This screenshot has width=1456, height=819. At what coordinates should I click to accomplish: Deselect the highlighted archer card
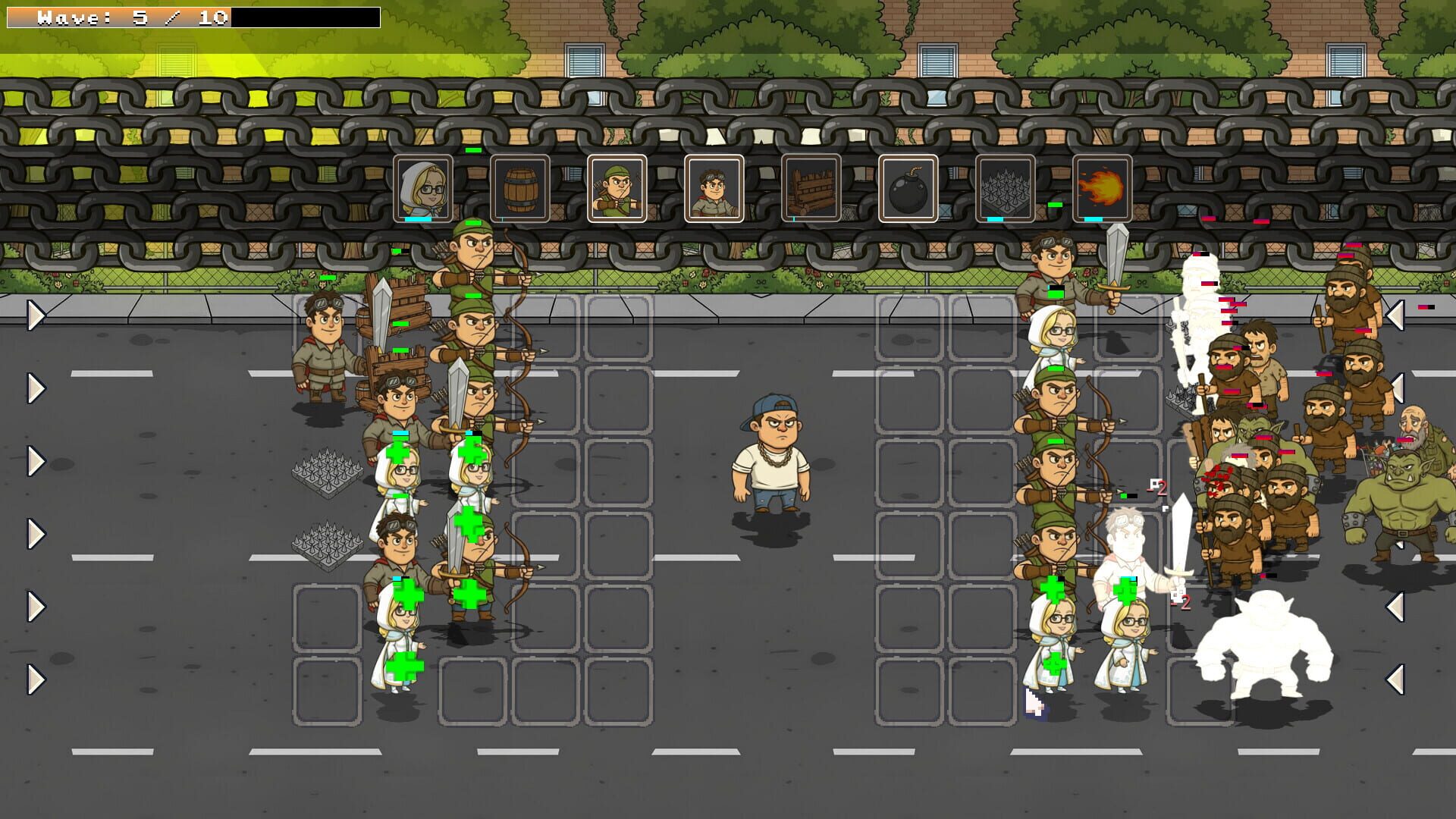[x=617, y=188]
